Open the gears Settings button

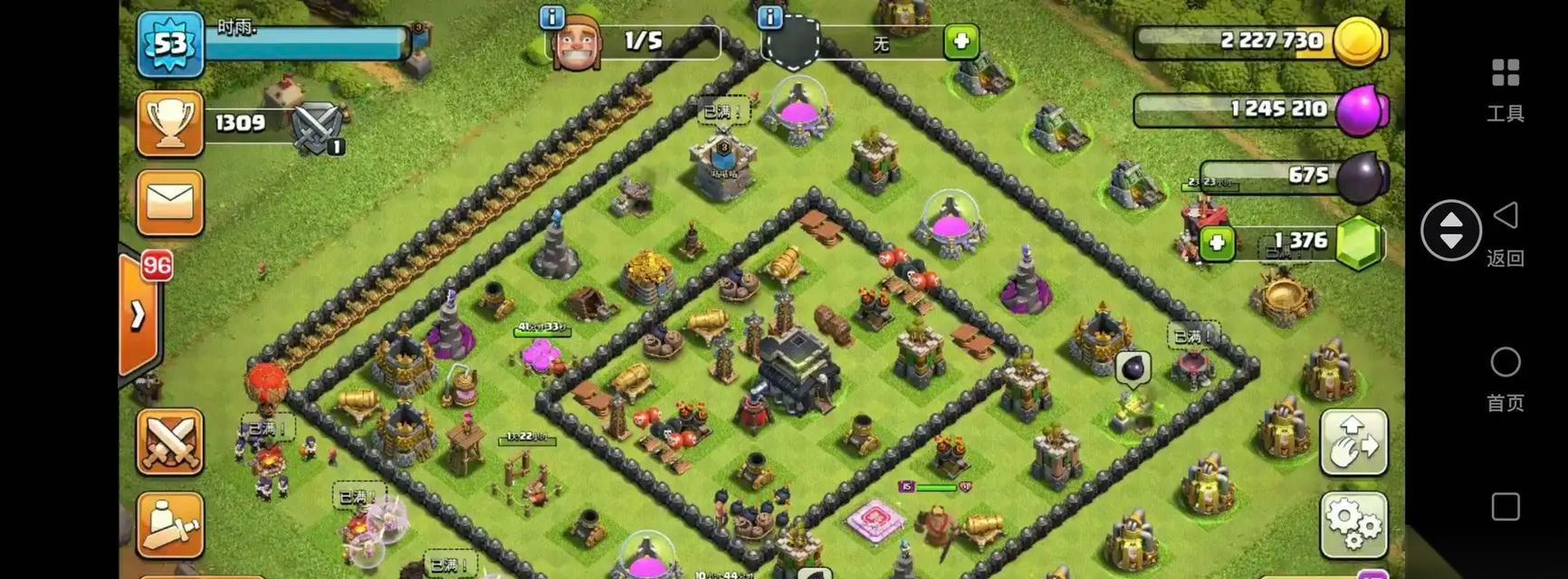tap(1353, 525)
